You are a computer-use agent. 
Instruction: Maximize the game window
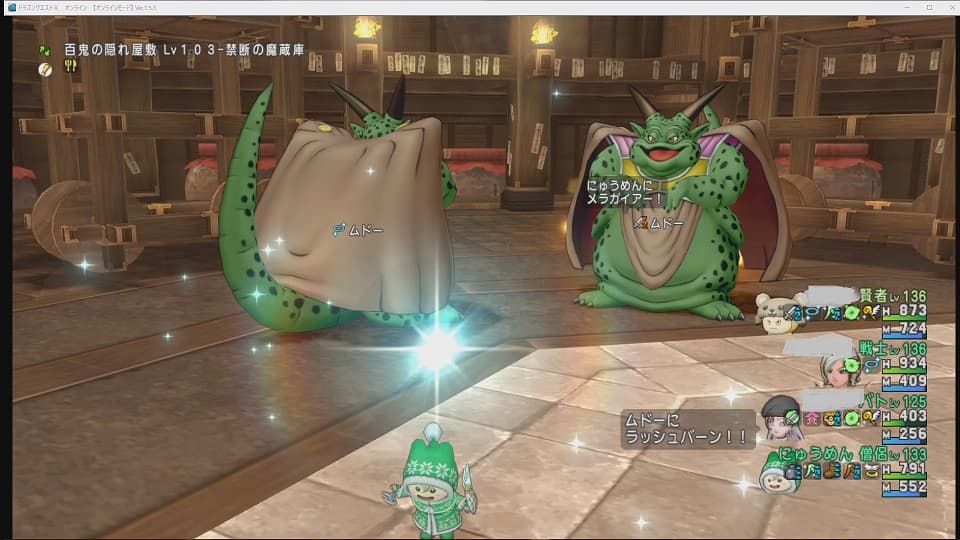click(929, 7)
